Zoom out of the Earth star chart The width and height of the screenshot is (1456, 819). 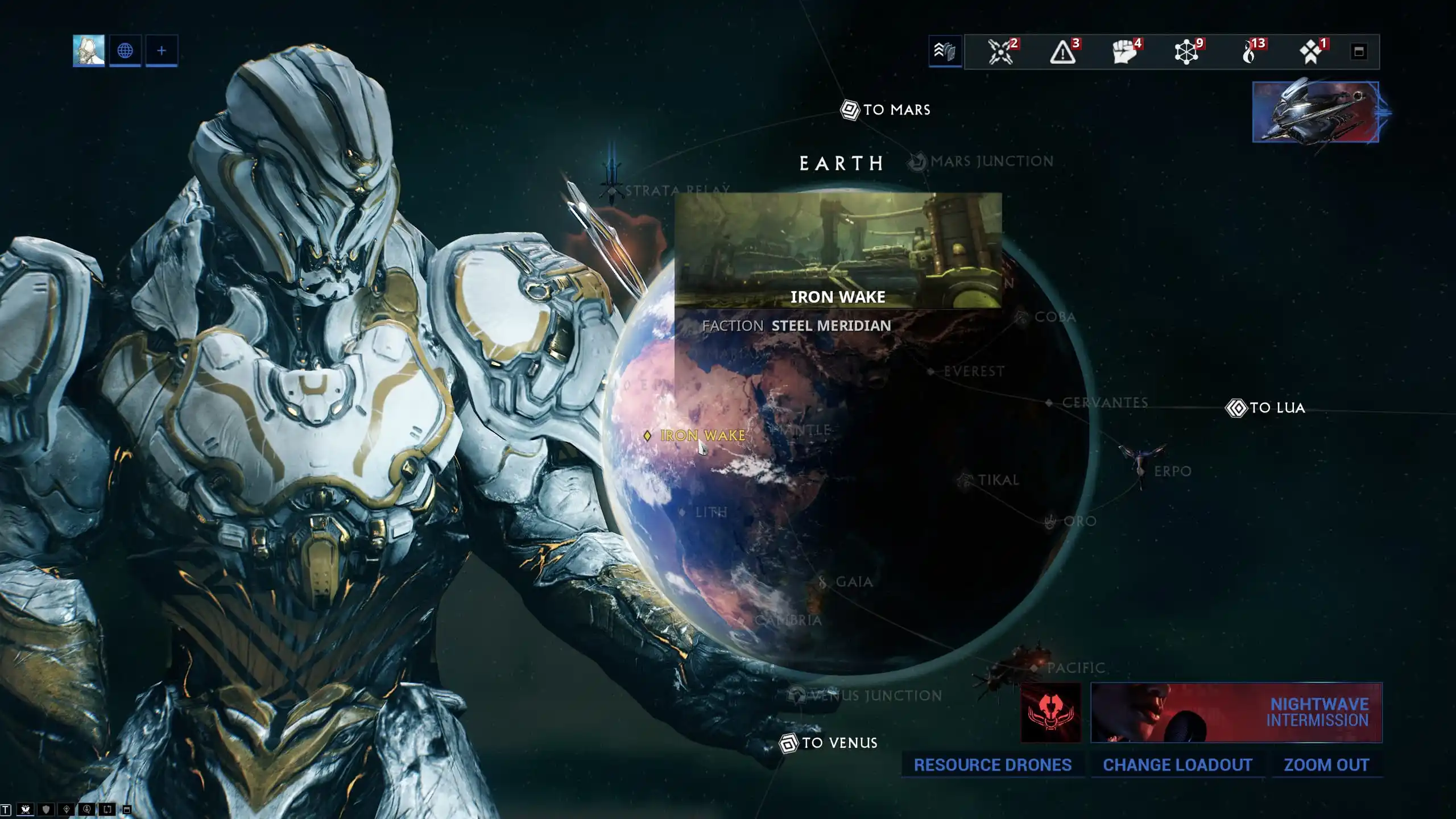(x=1326, y=765)
